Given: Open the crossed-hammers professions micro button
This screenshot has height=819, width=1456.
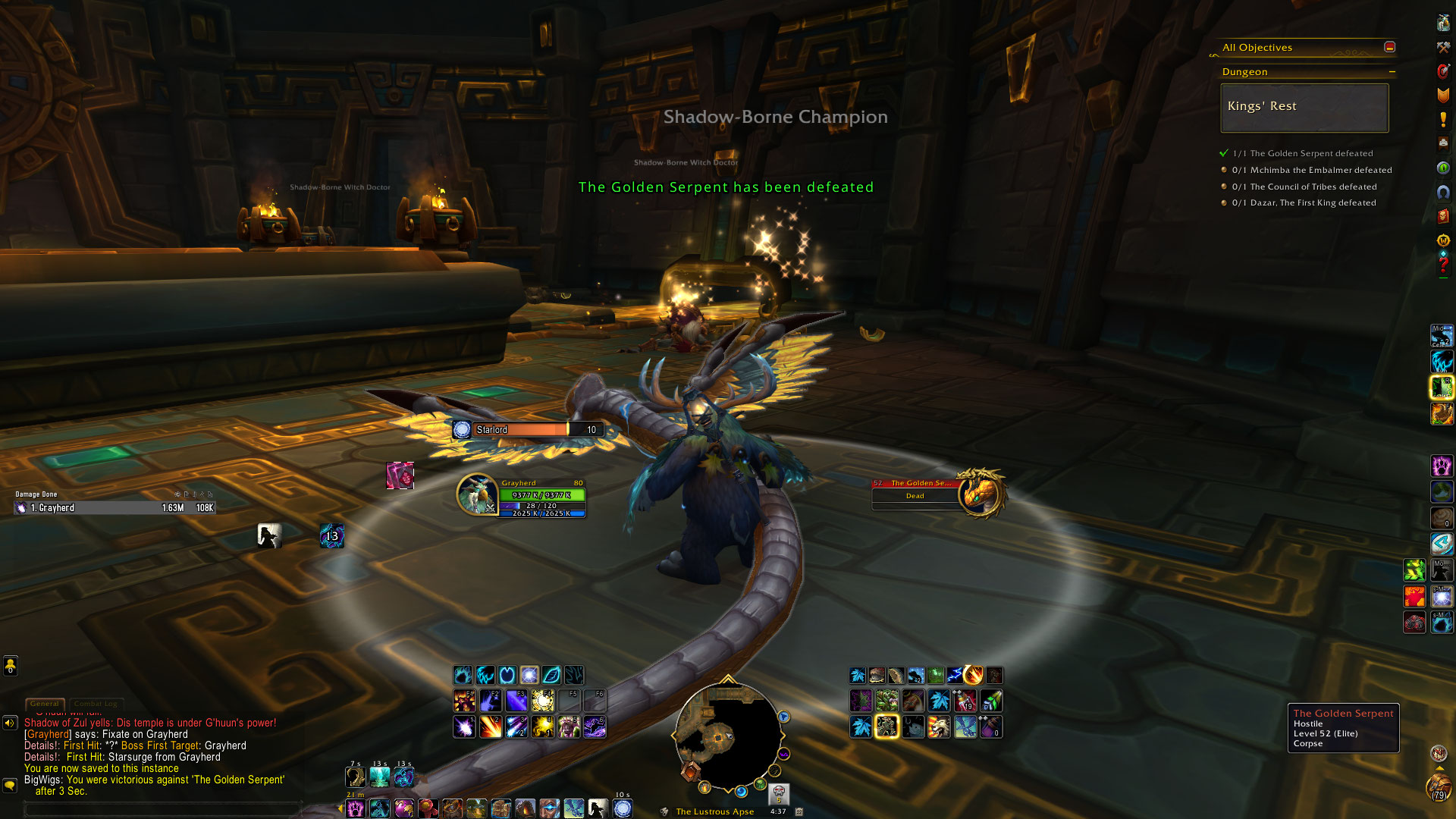Looking at the screenshot, I should (1443, 47).
